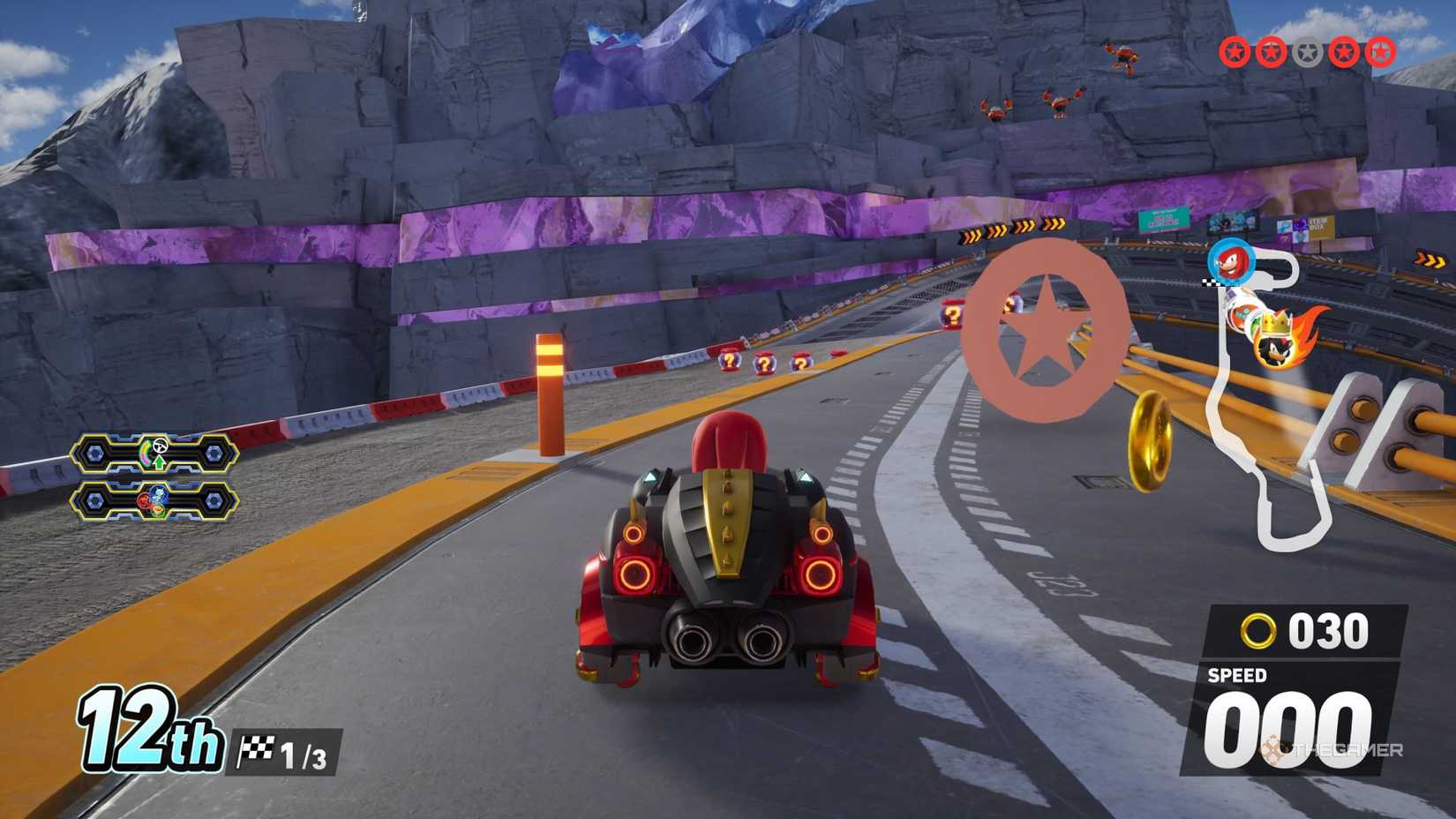This screenshot has width=1456, height=819.
Task: Select the steering wheel gadget slot
Action: tap(154, 454)
